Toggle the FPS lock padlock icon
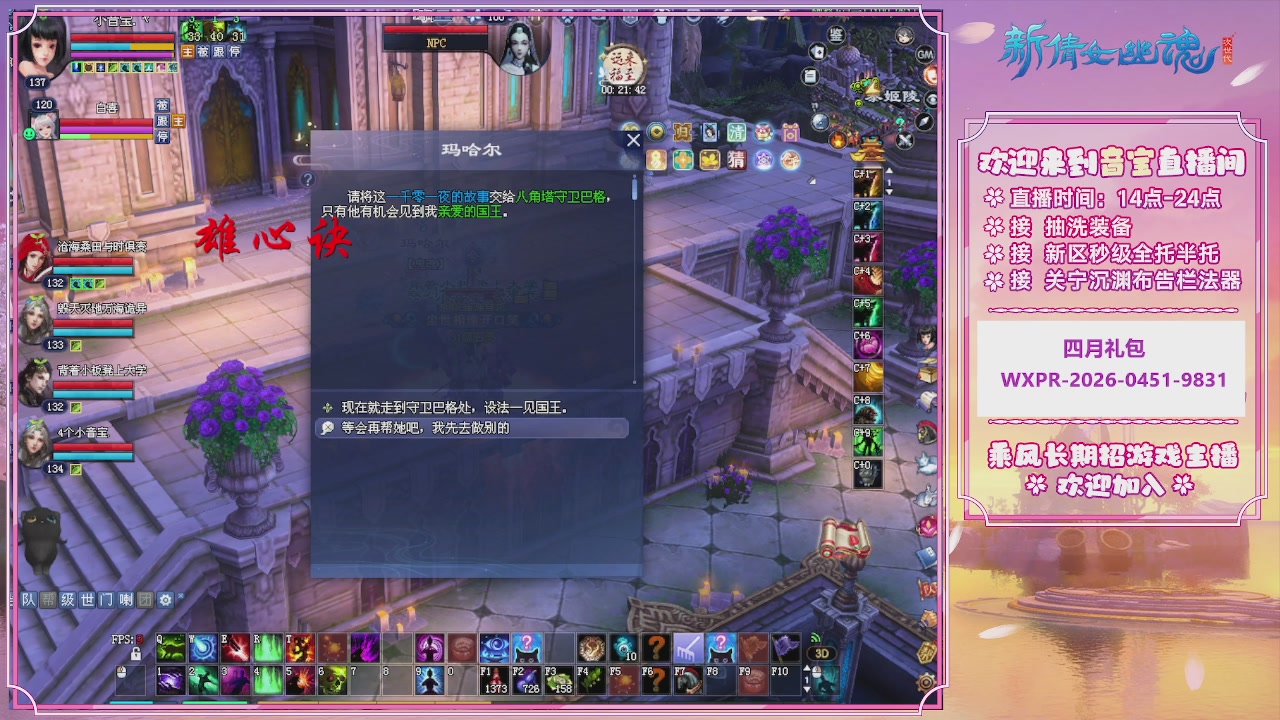This screenshot has height=720, width=1280. [x=135, y=653]
